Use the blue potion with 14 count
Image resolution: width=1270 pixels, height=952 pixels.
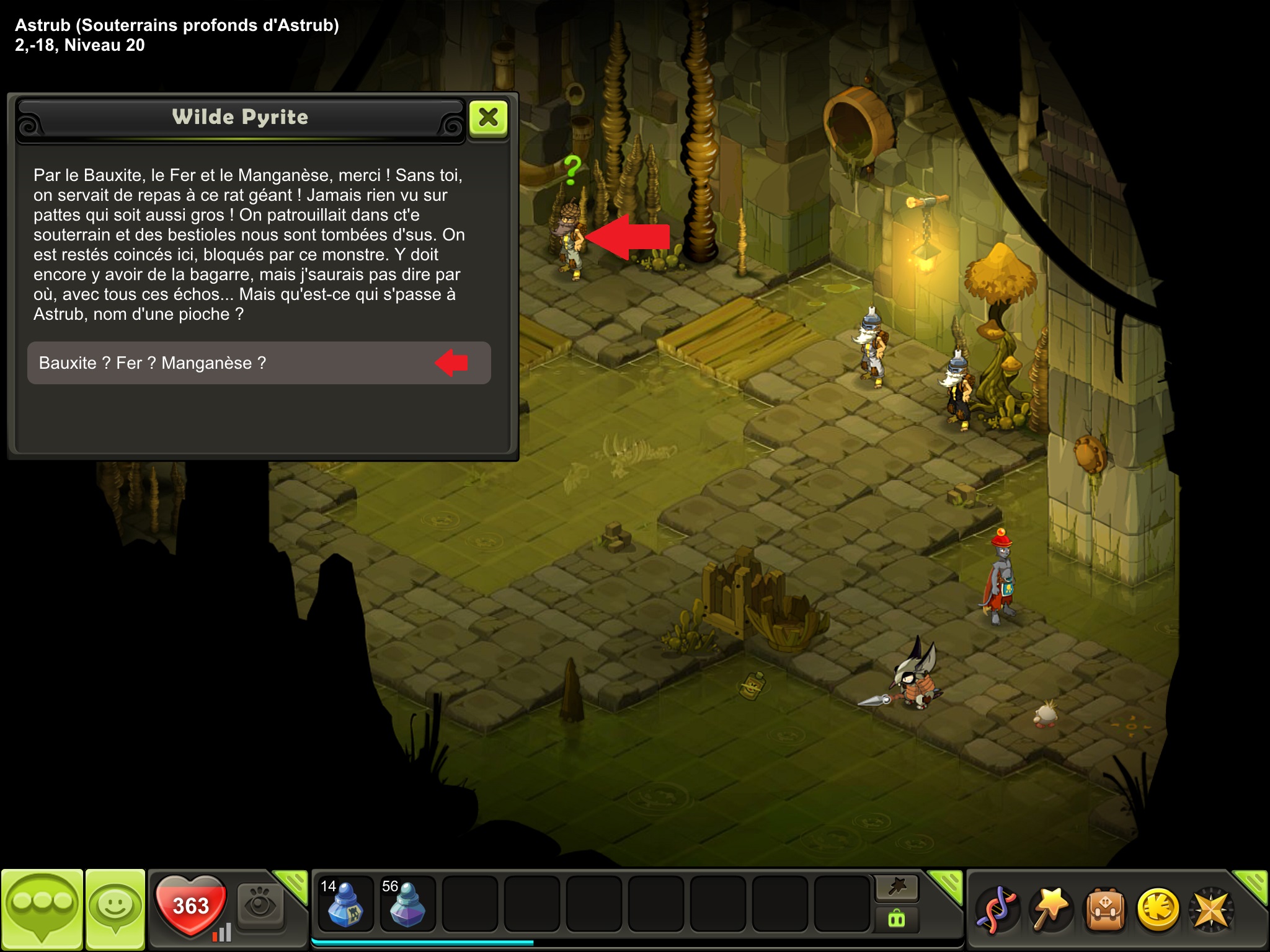tap(345, 903)
